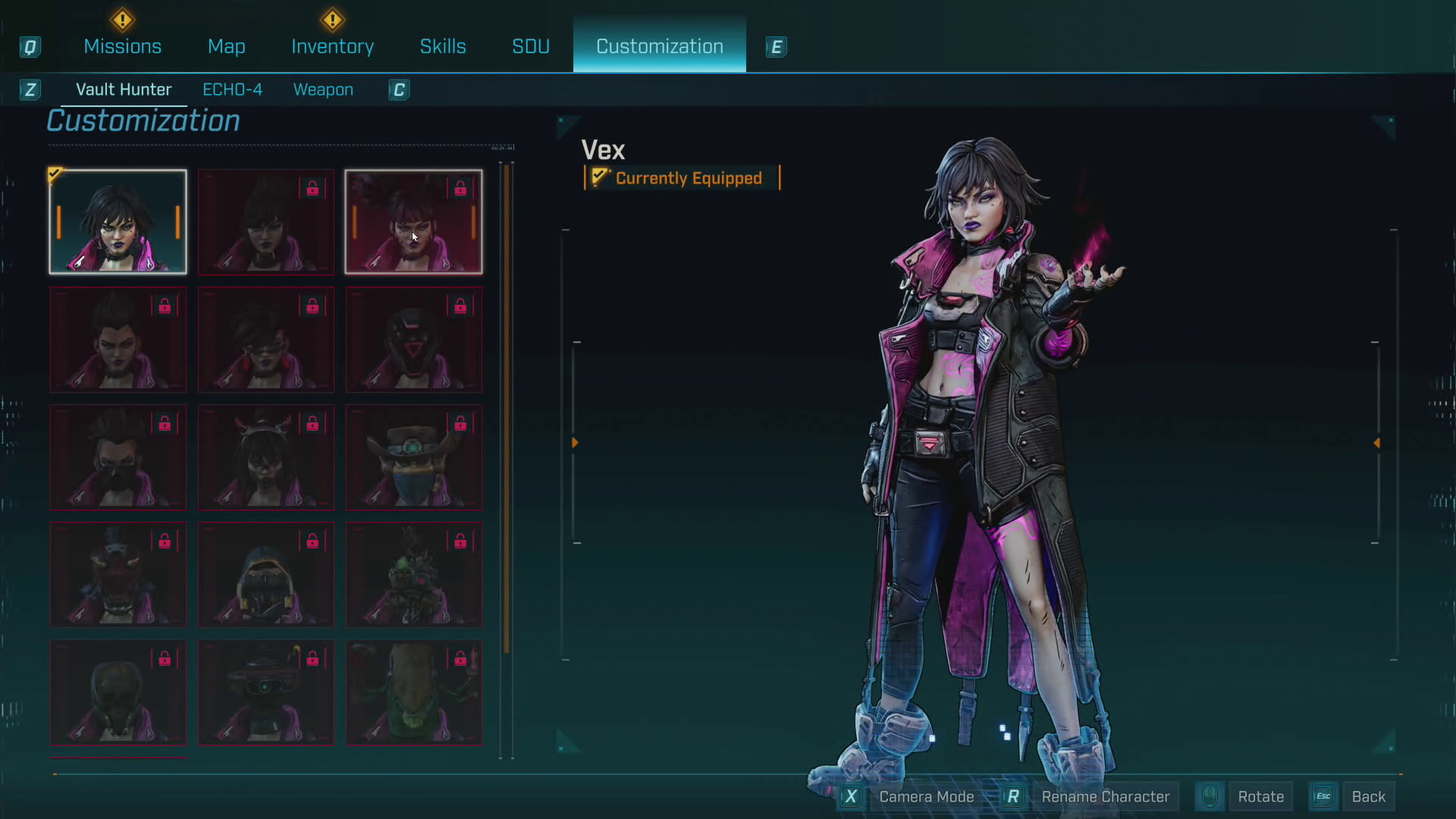Activate Camera Mode

click(x=926, y=797)
